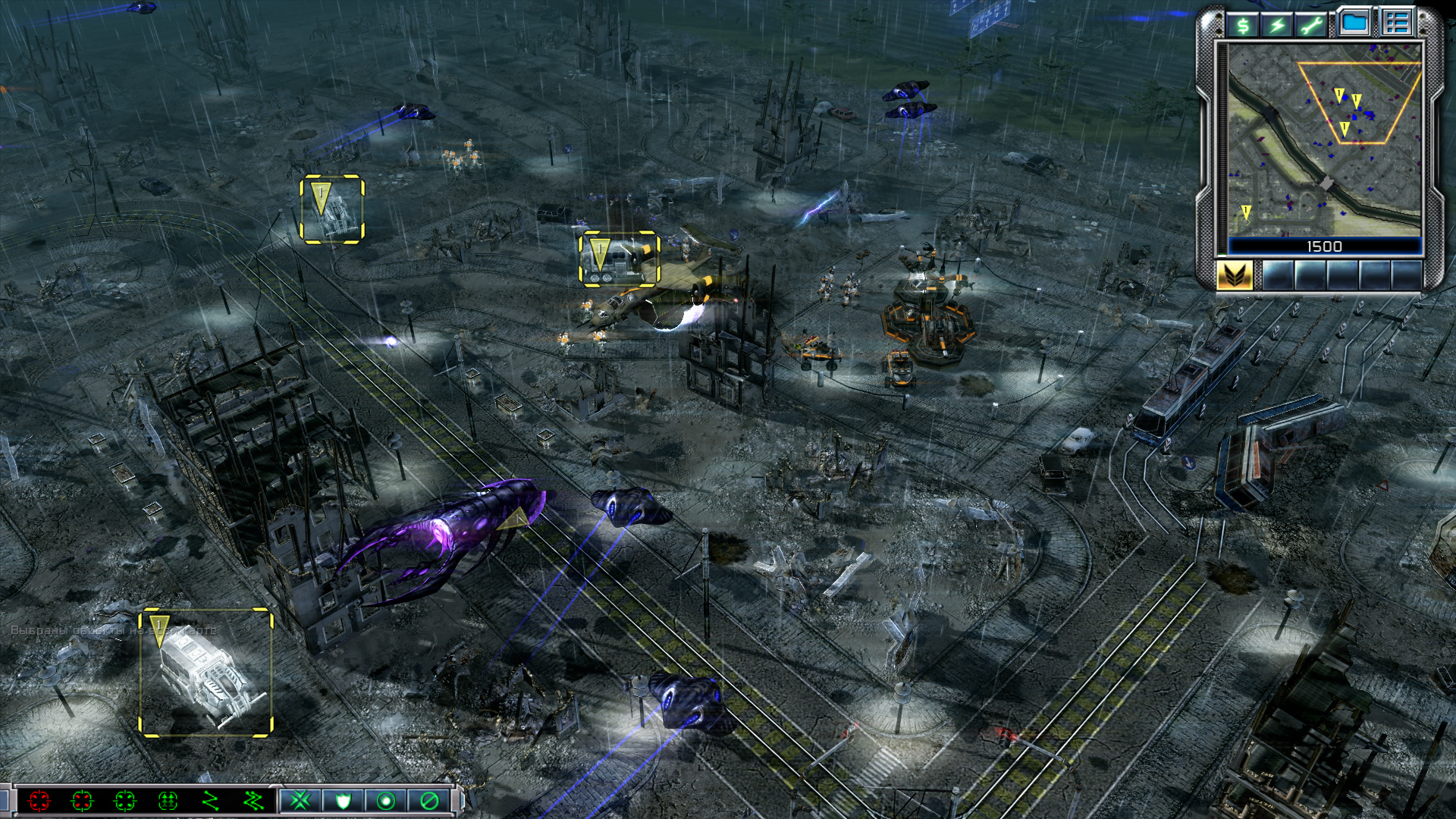
Task: Select the green bracketed arrows icon
Action: coord(168,801)
